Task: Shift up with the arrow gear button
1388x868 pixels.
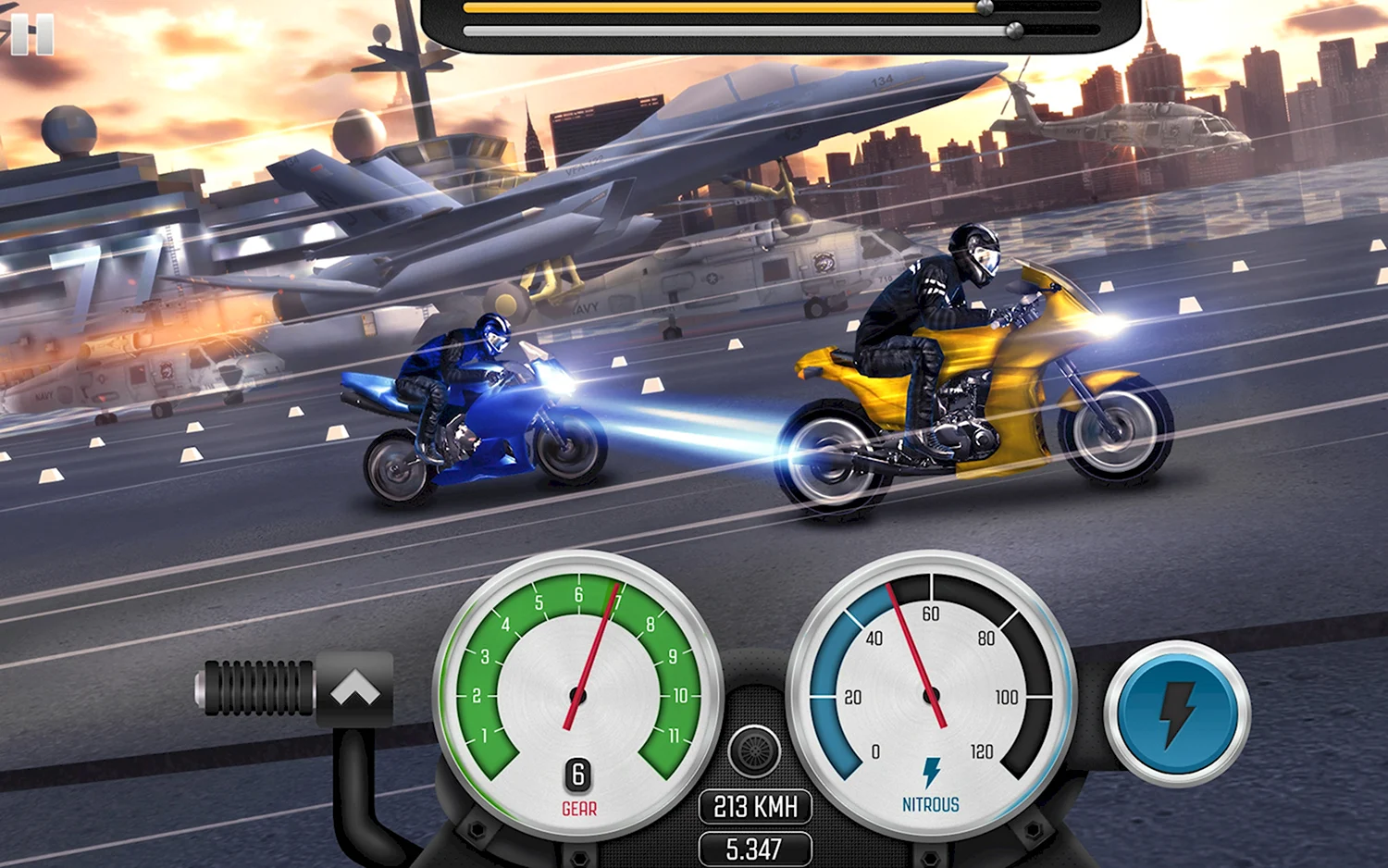Action: point(354,689)
